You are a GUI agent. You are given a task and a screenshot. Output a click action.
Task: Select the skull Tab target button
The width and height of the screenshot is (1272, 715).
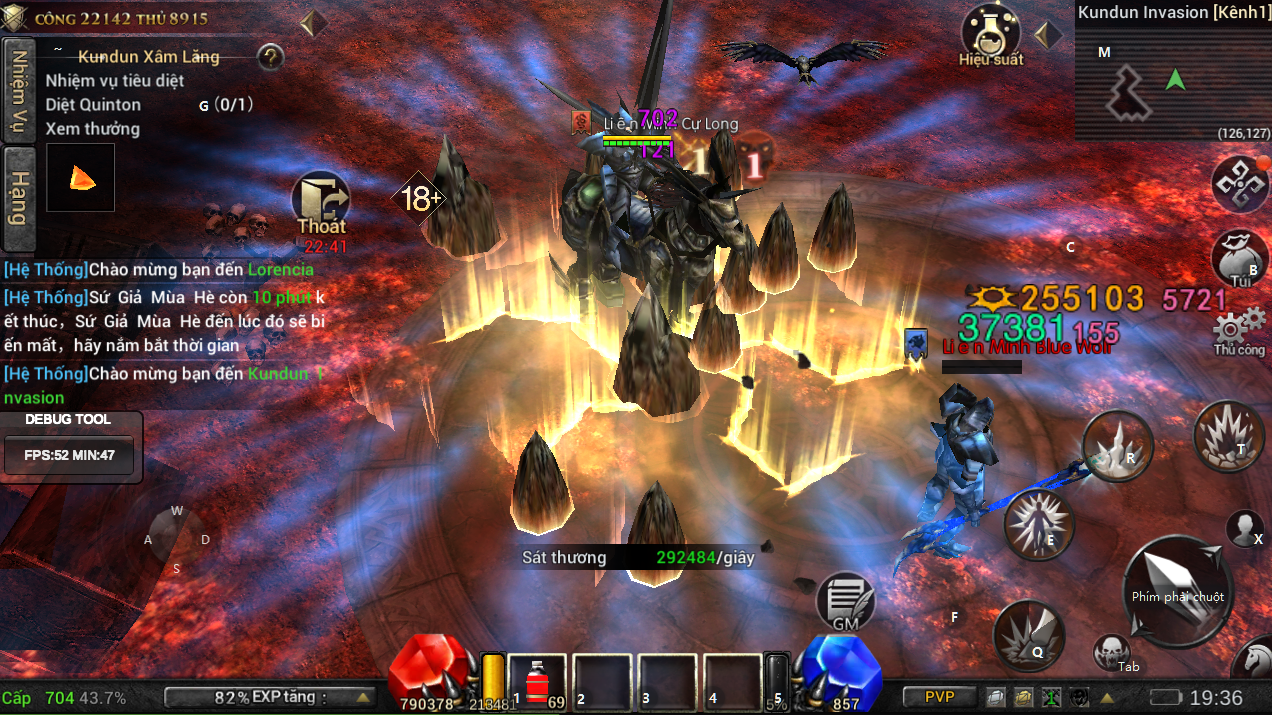coord(1111,652)
